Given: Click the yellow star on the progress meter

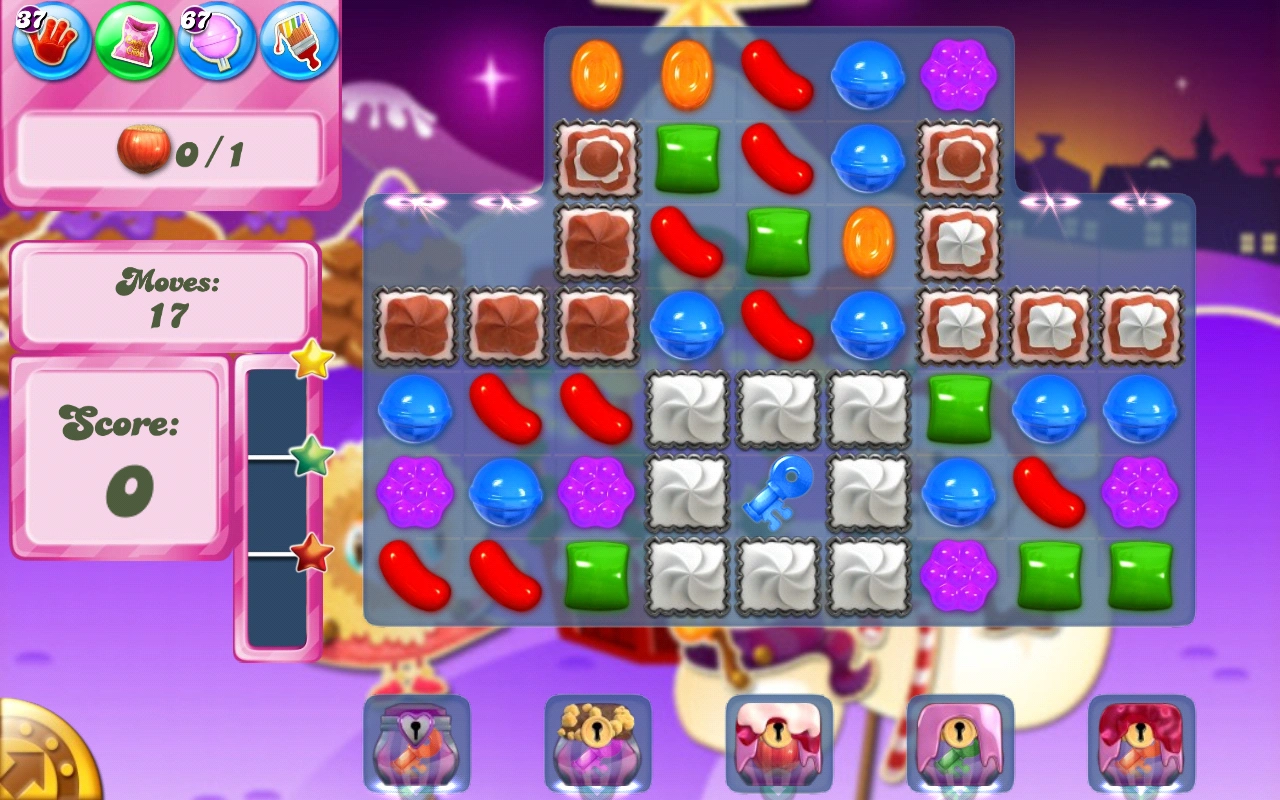Looking at the screenshot, I should point(311,362).
